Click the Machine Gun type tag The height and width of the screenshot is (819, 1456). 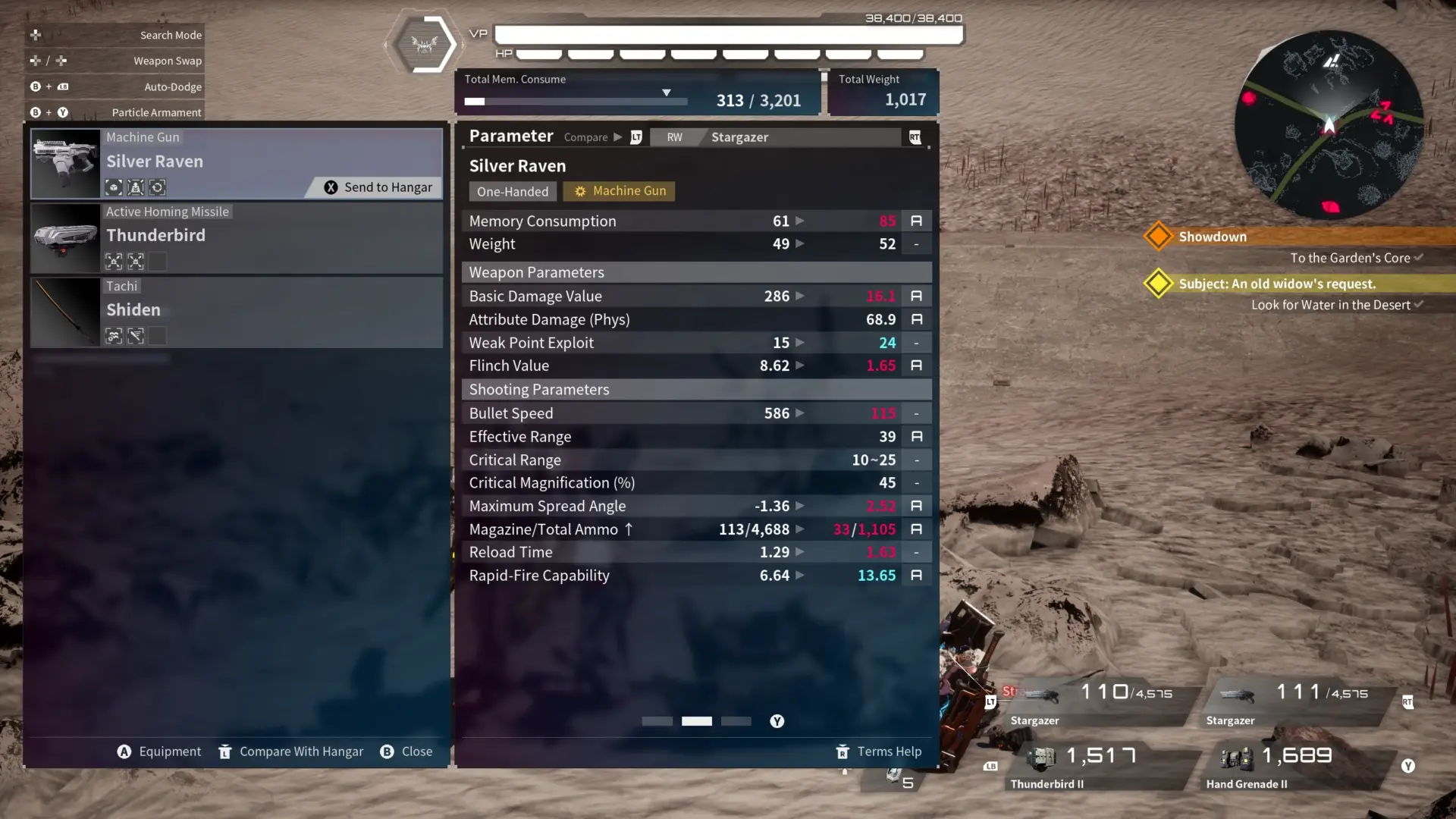pyautogui.click(x=620, y=191)
